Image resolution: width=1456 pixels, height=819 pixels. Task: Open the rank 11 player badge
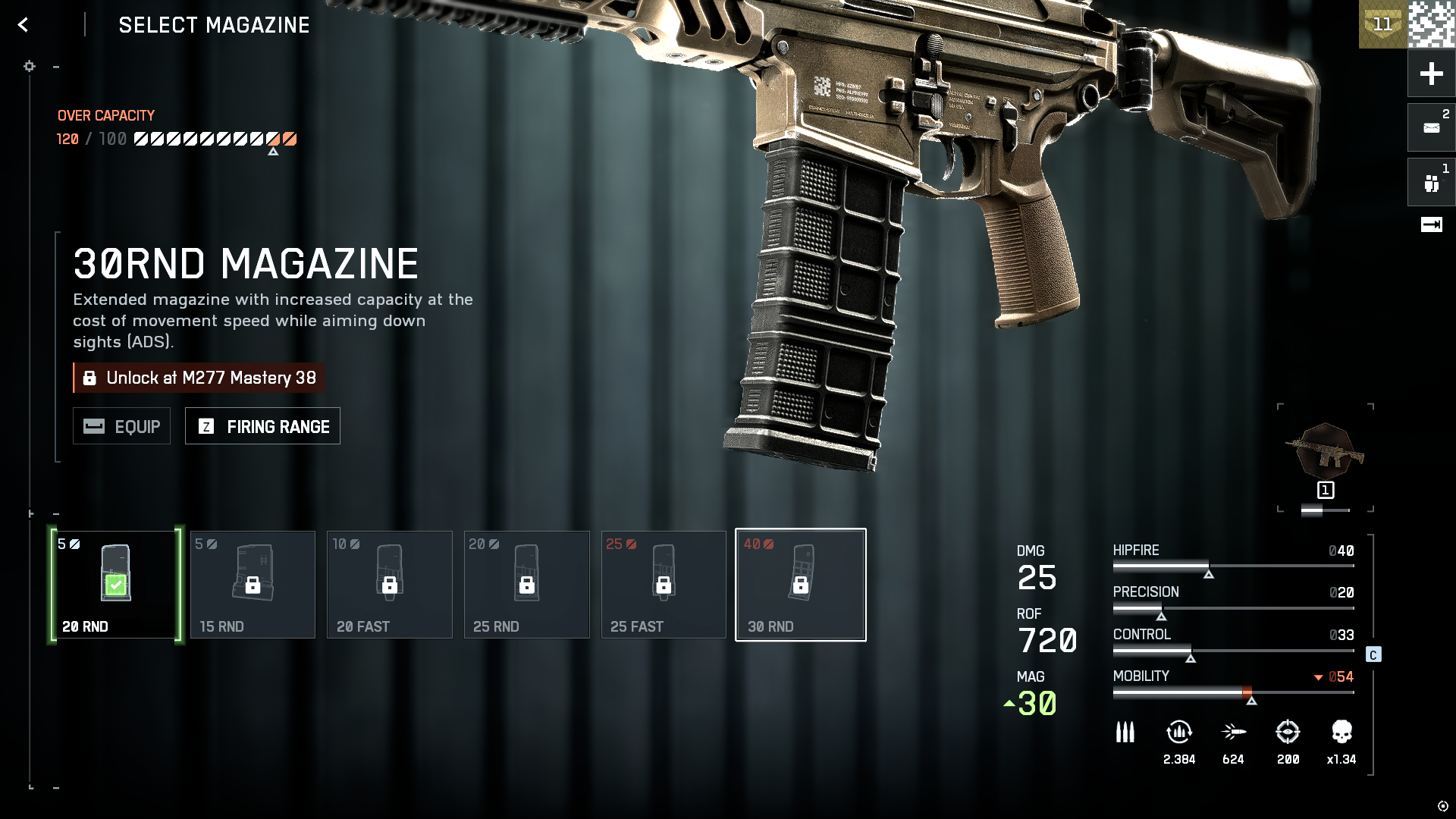coord(1382,24)
